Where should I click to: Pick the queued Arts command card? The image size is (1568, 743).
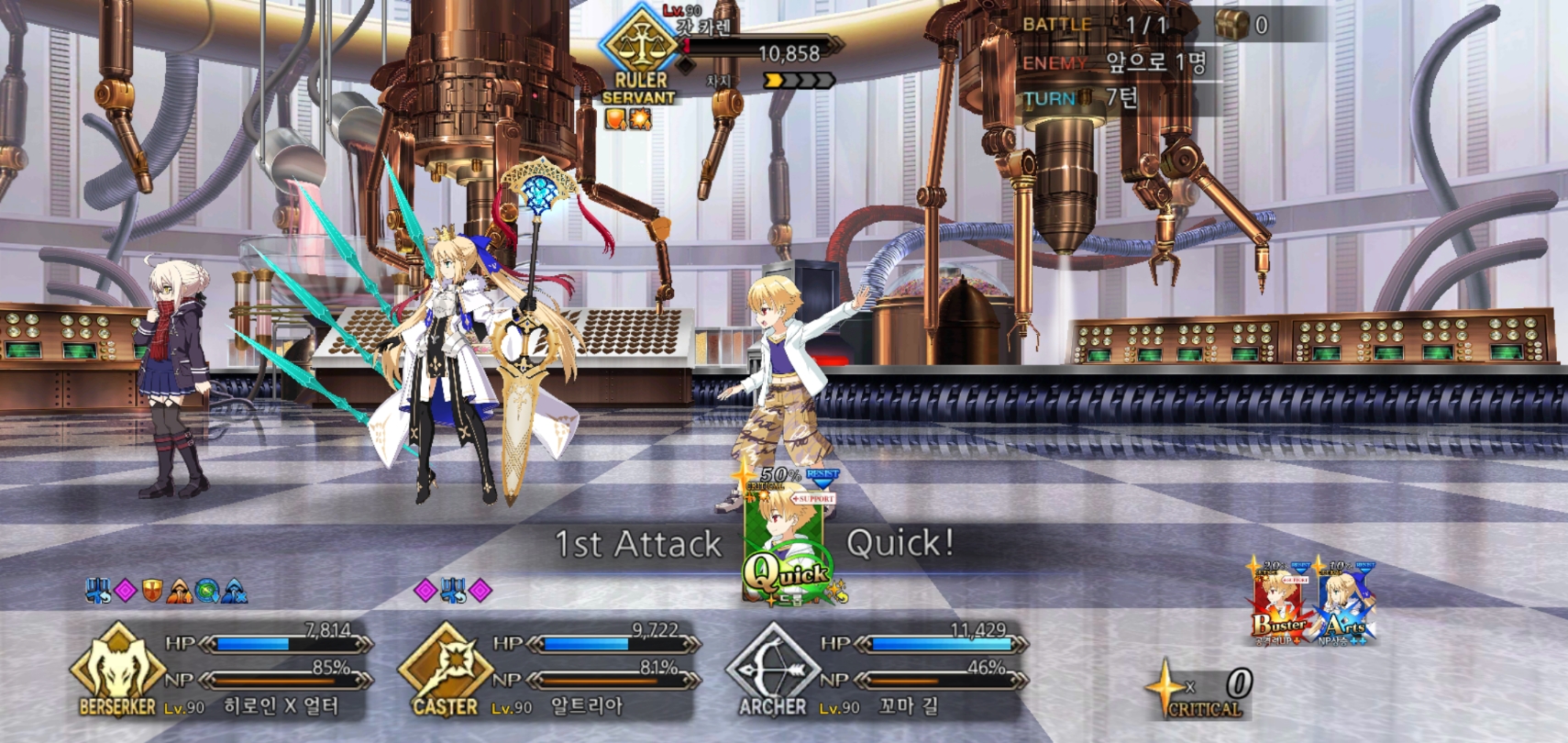click(x=1345, y=604)
